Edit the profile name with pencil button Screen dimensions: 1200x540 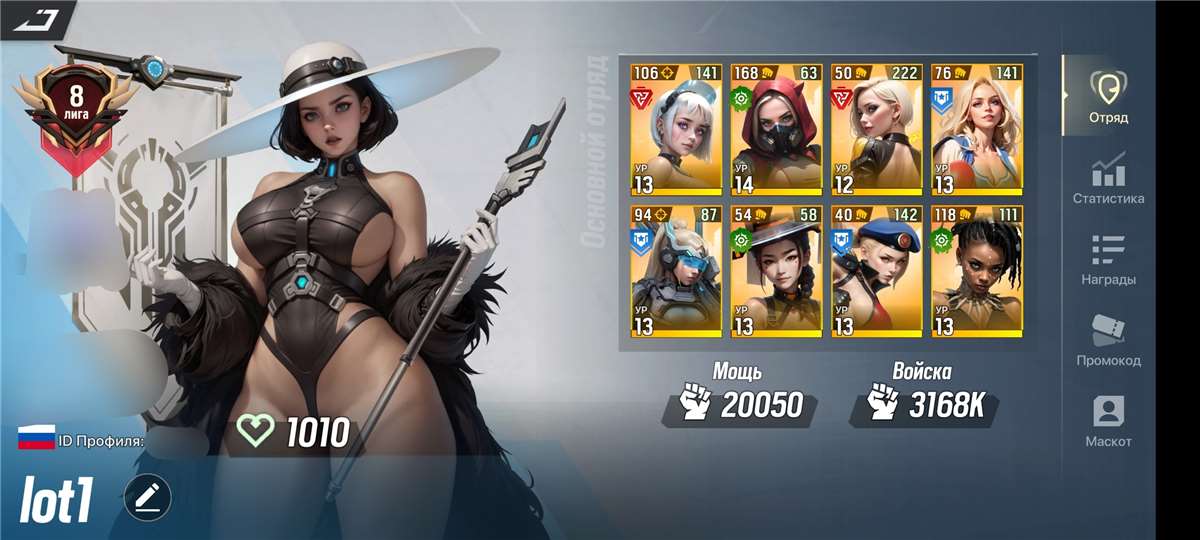pyautogui.click(x=148, y=497)
